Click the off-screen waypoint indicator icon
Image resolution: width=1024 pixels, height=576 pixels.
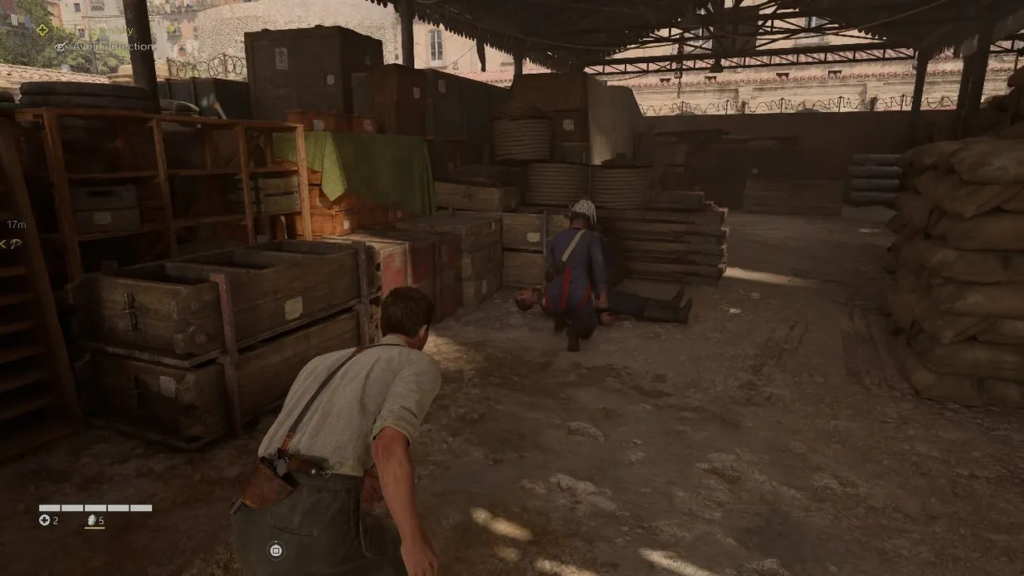pos(11,243)
